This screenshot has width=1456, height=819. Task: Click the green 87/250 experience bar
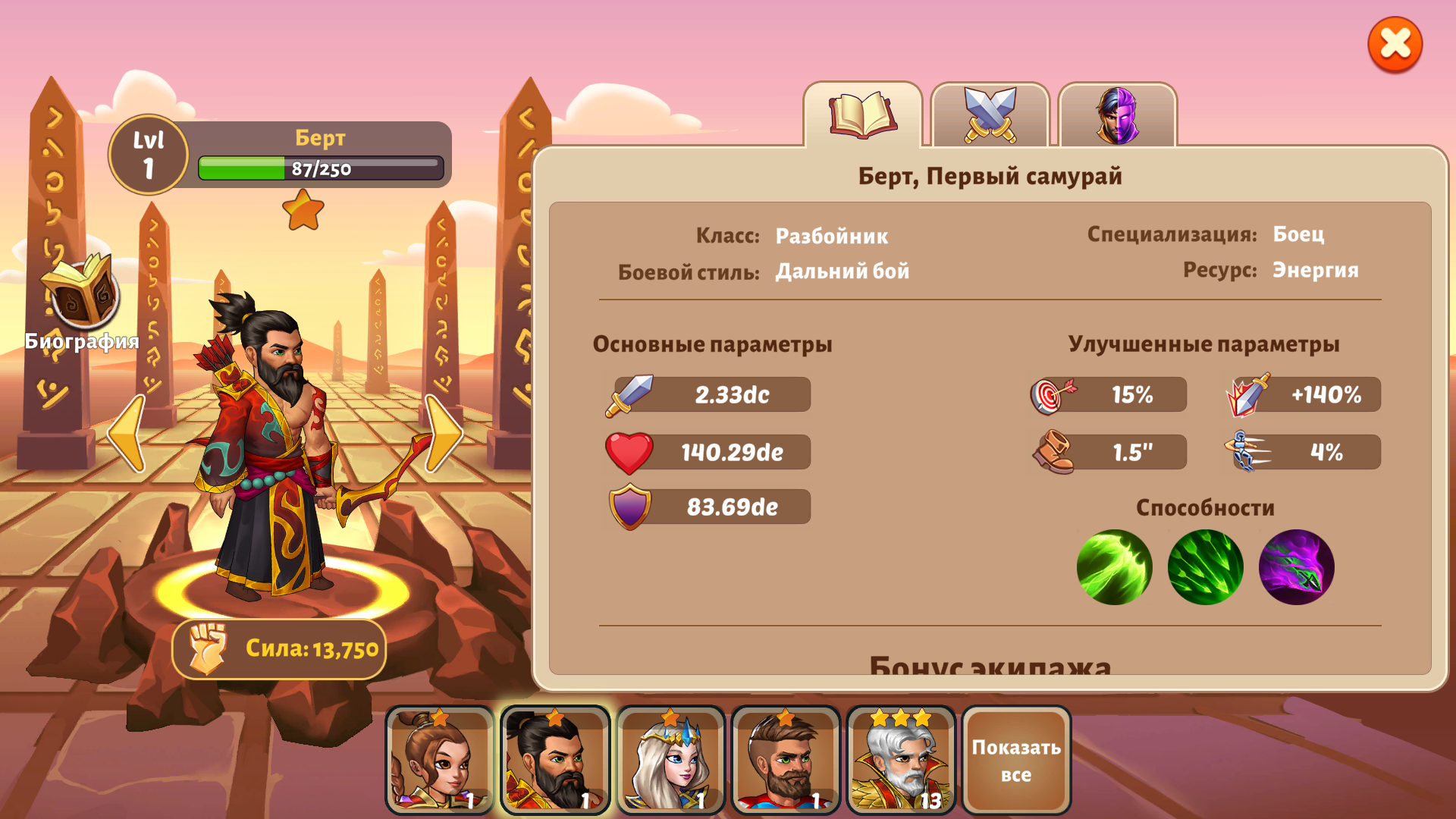pos(318,168)
